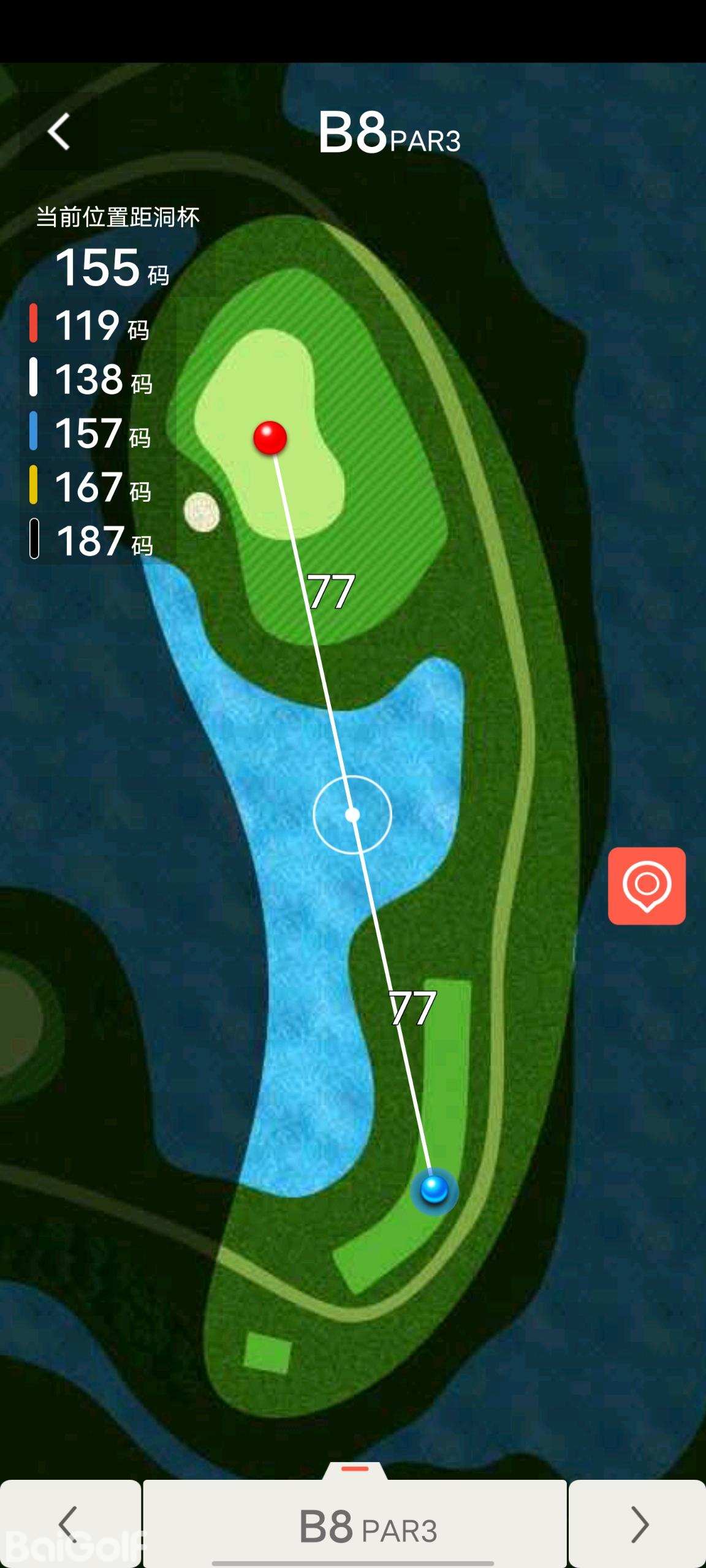Select the red pin flag marker
This screenshot has width=706, height=1568.
[270, 438]
